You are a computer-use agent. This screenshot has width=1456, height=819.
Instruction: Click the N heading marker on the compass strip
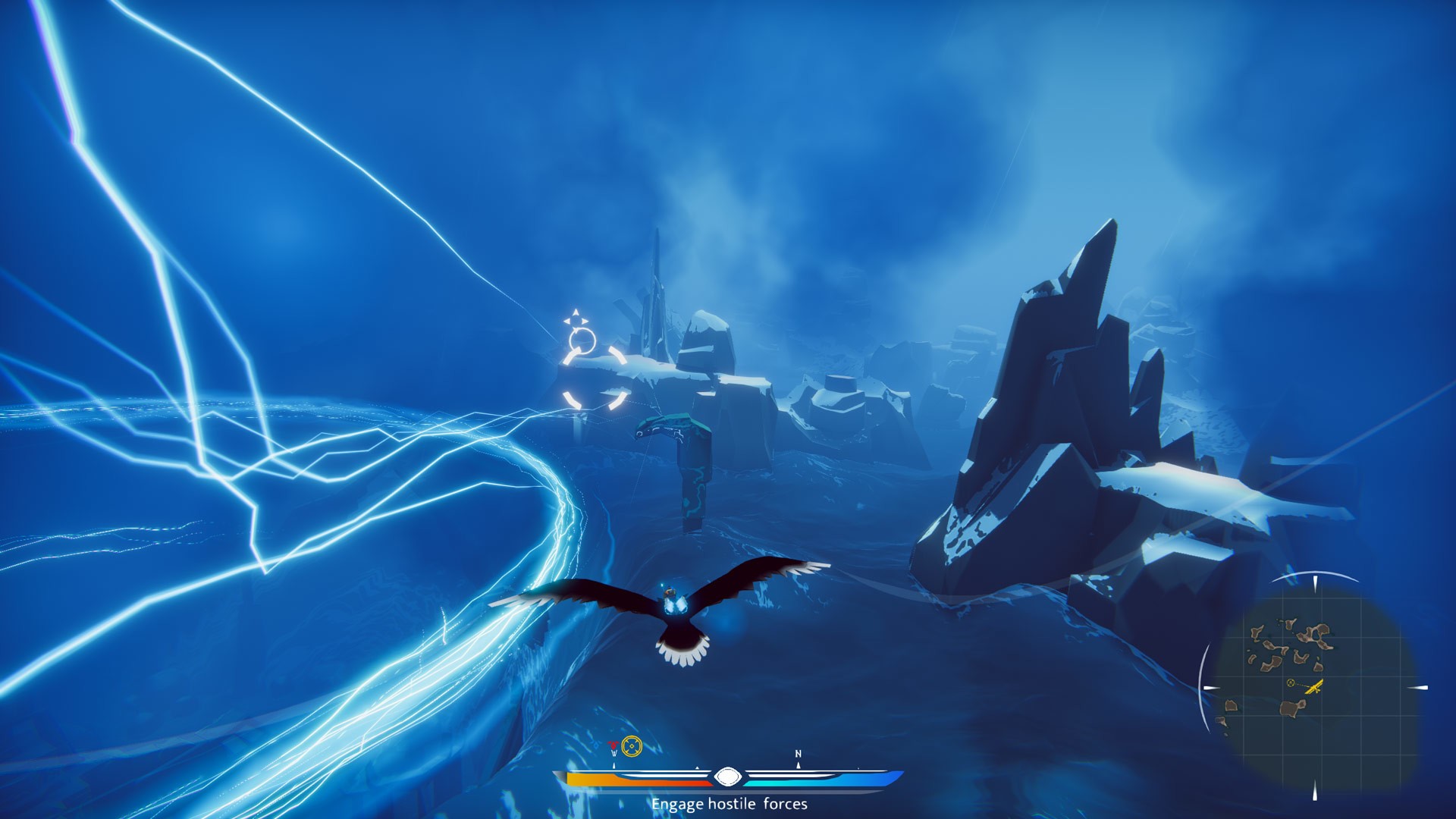[x=798, y=753]
